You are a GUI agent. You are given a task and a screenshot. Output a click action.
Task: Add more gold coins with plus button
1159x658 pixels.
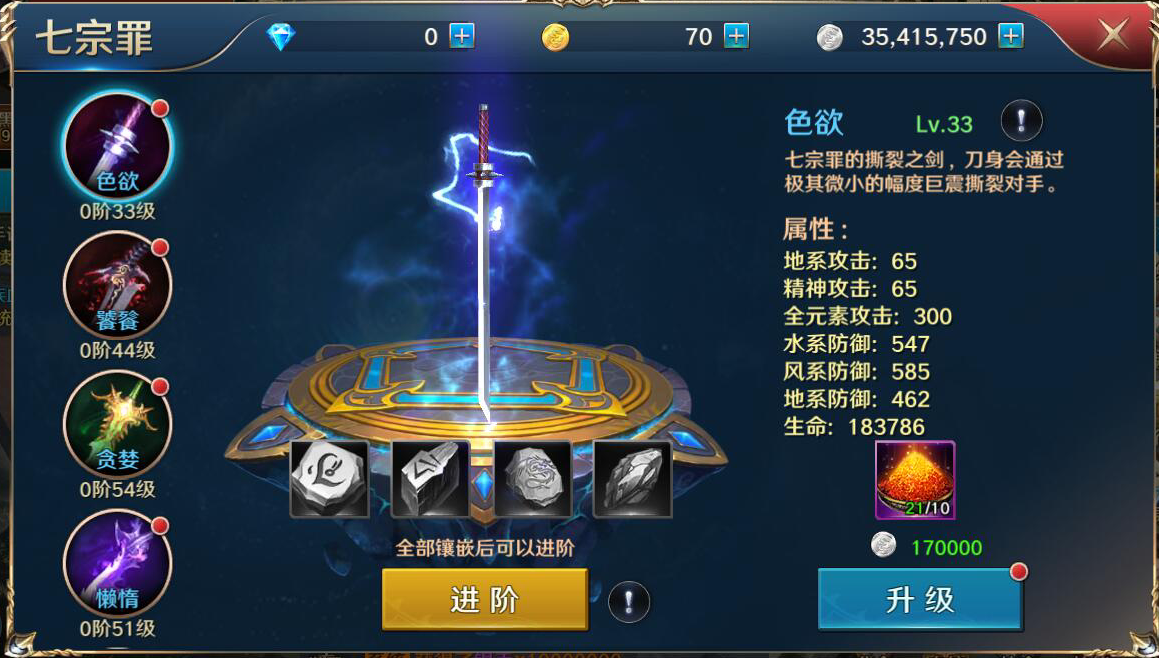click(x=736, y=37)
